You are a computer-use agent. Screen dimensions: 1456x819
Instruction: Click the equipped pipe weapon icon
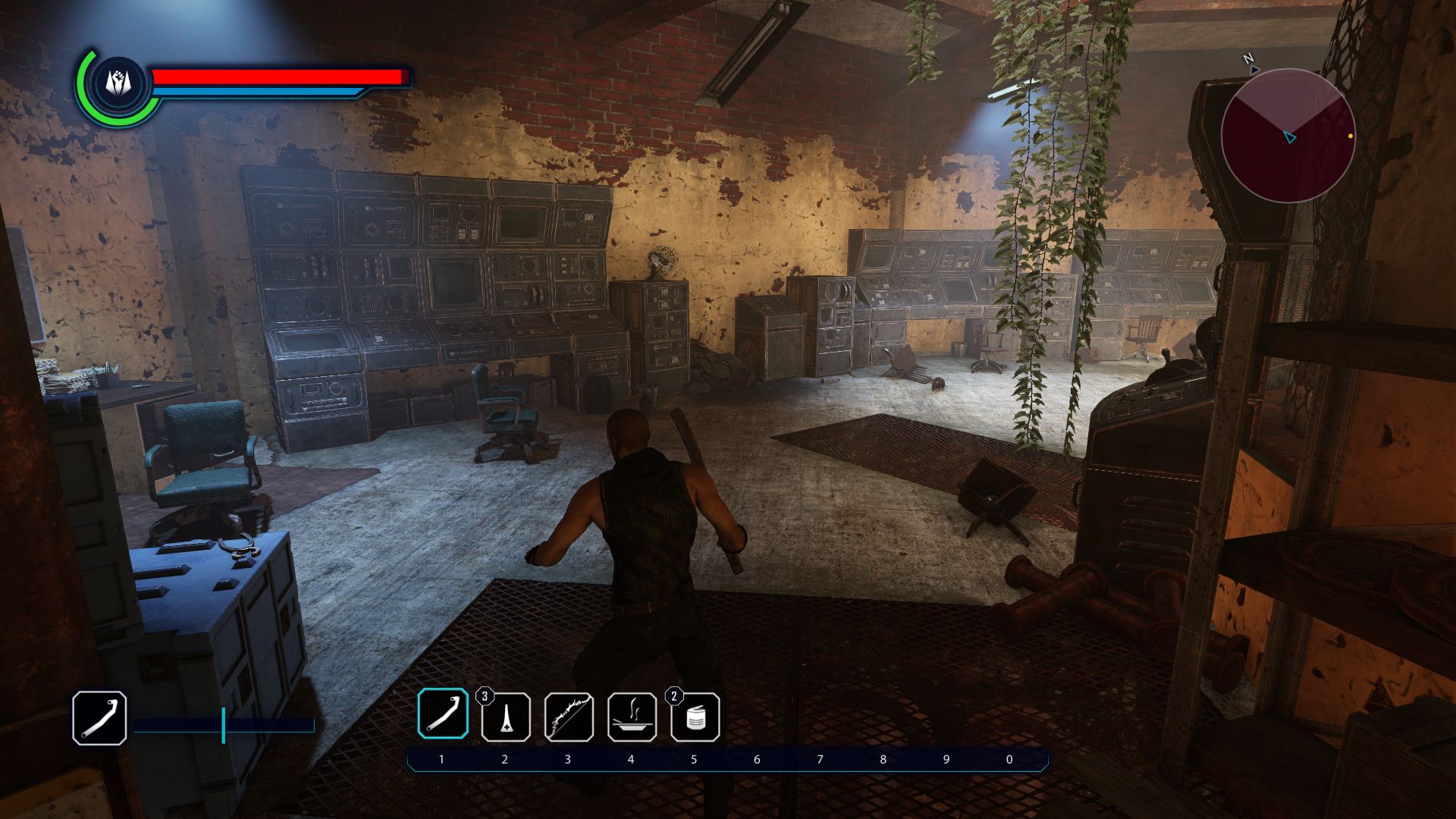point(99,717)
